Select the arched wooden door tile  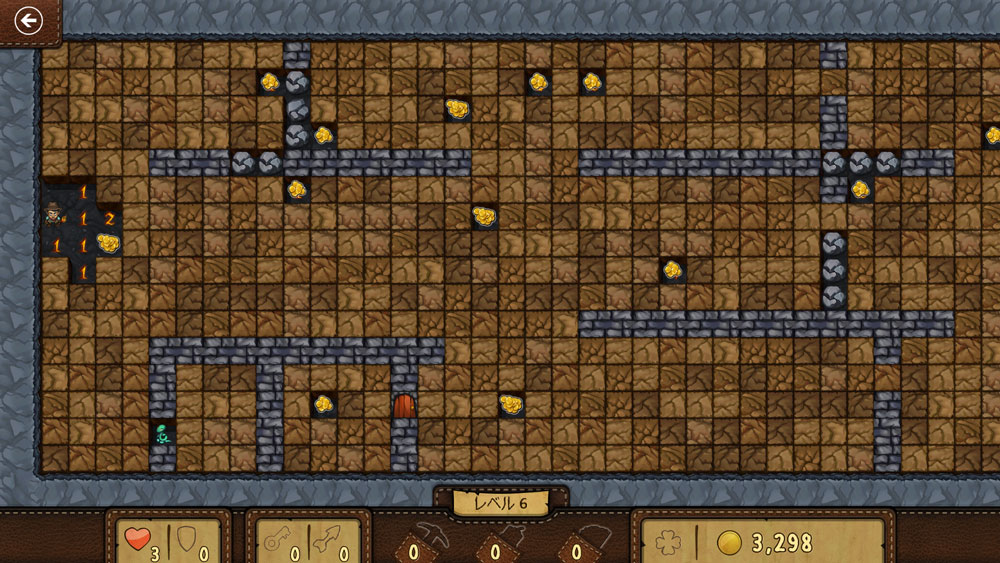404,405
